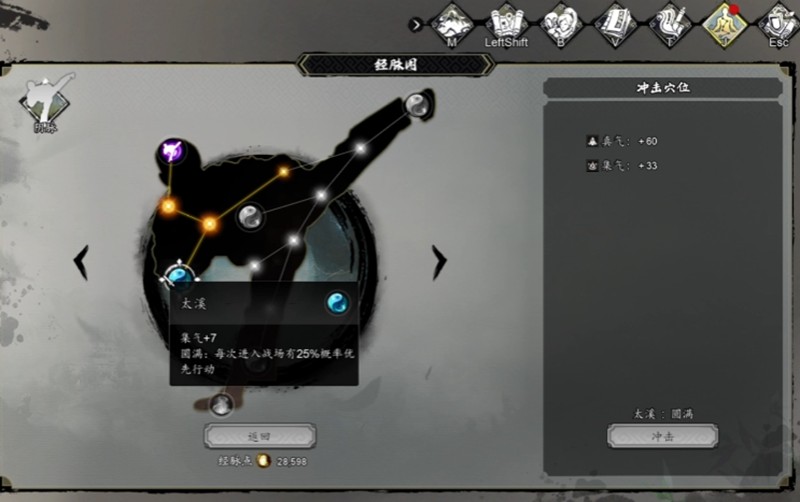Open the meditating figure meridian icon
Viewport: 800px width, 502px height.
pyautogui.click(x=724, y=22)
